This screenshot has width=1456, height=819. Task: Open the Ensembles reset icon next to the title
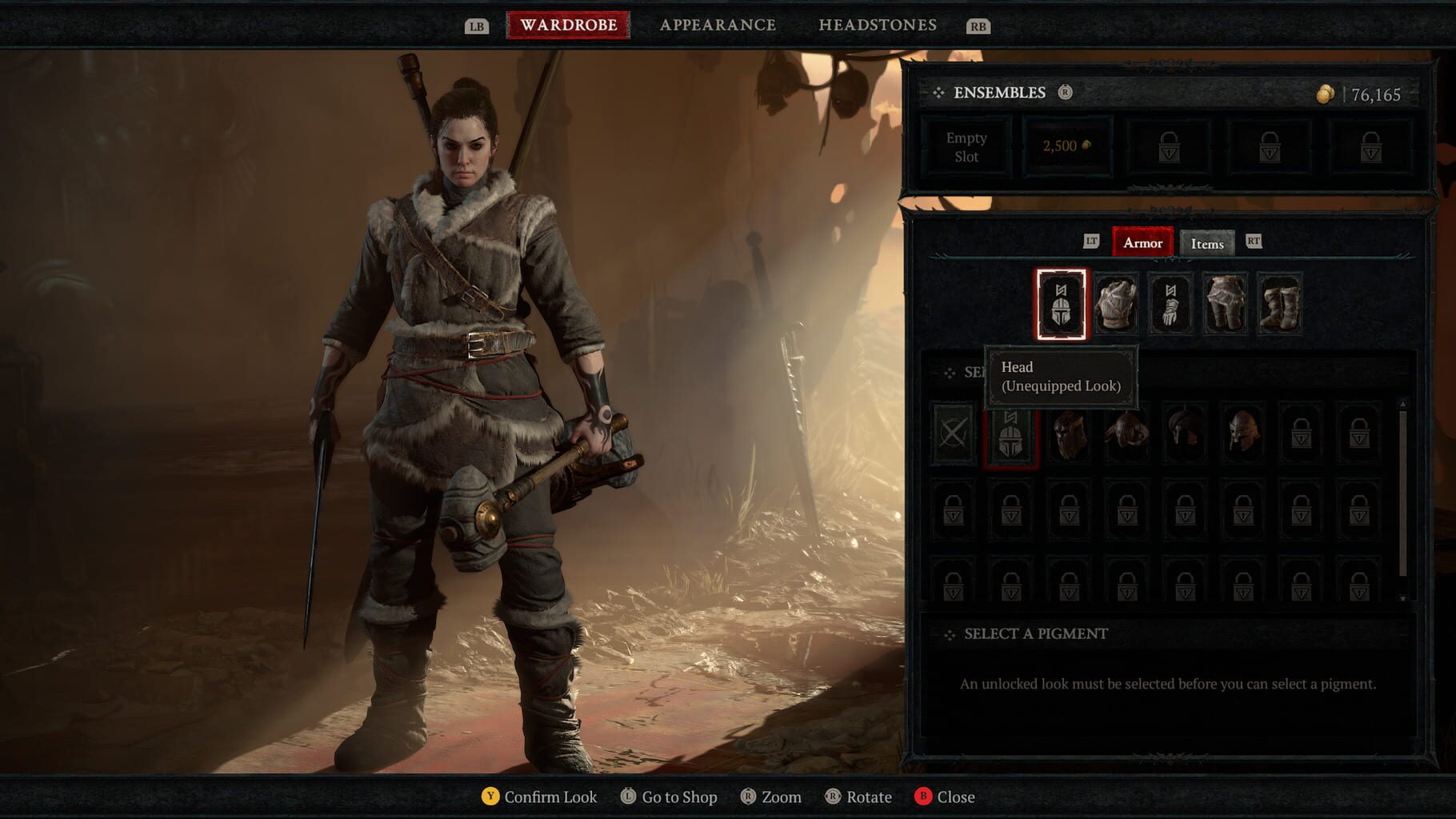(1064, 92)
